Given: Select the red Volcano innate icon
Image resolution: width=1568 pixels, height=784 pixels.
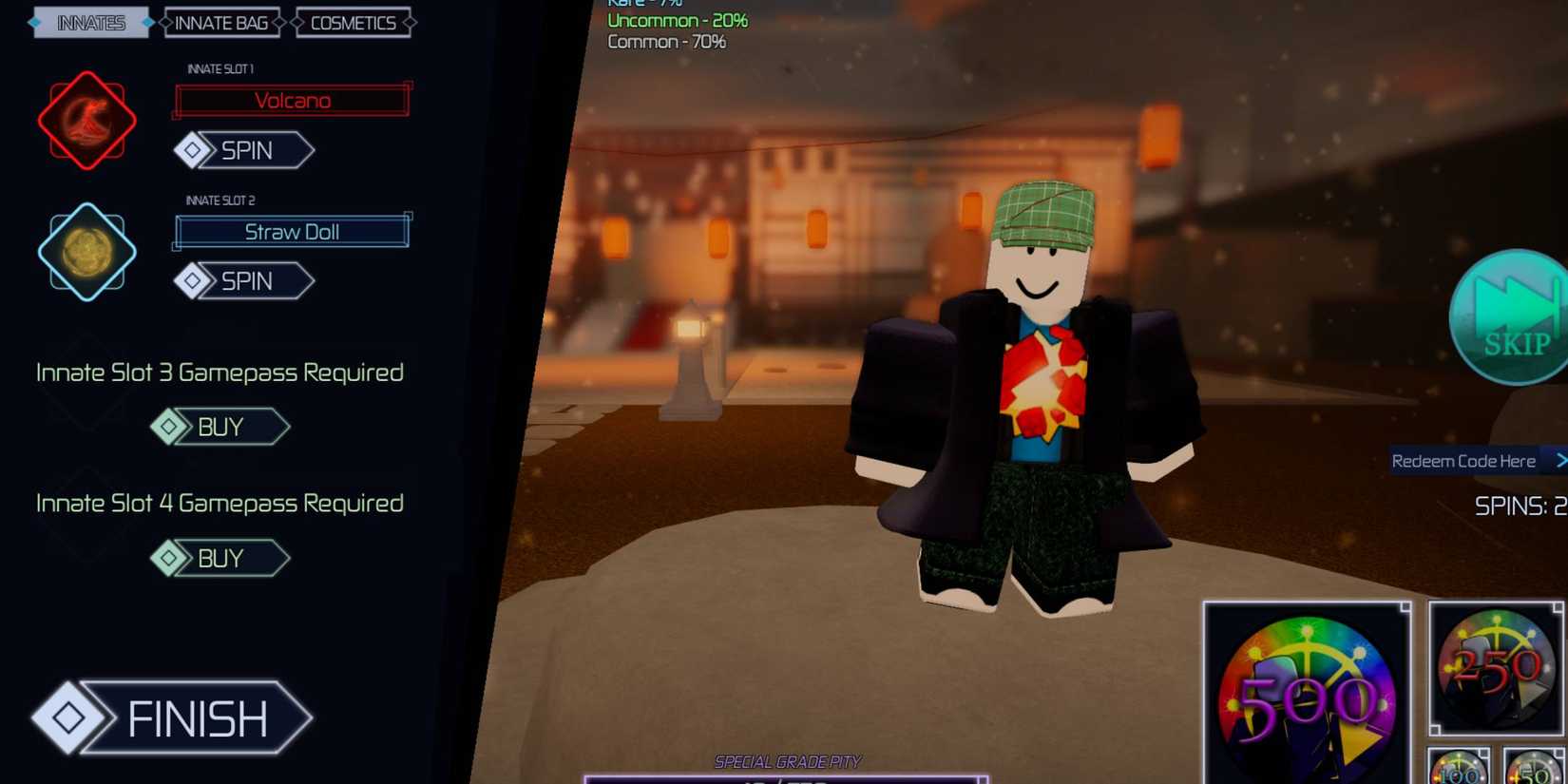Looking at the screenshot, I should click(x=86, y=121).
